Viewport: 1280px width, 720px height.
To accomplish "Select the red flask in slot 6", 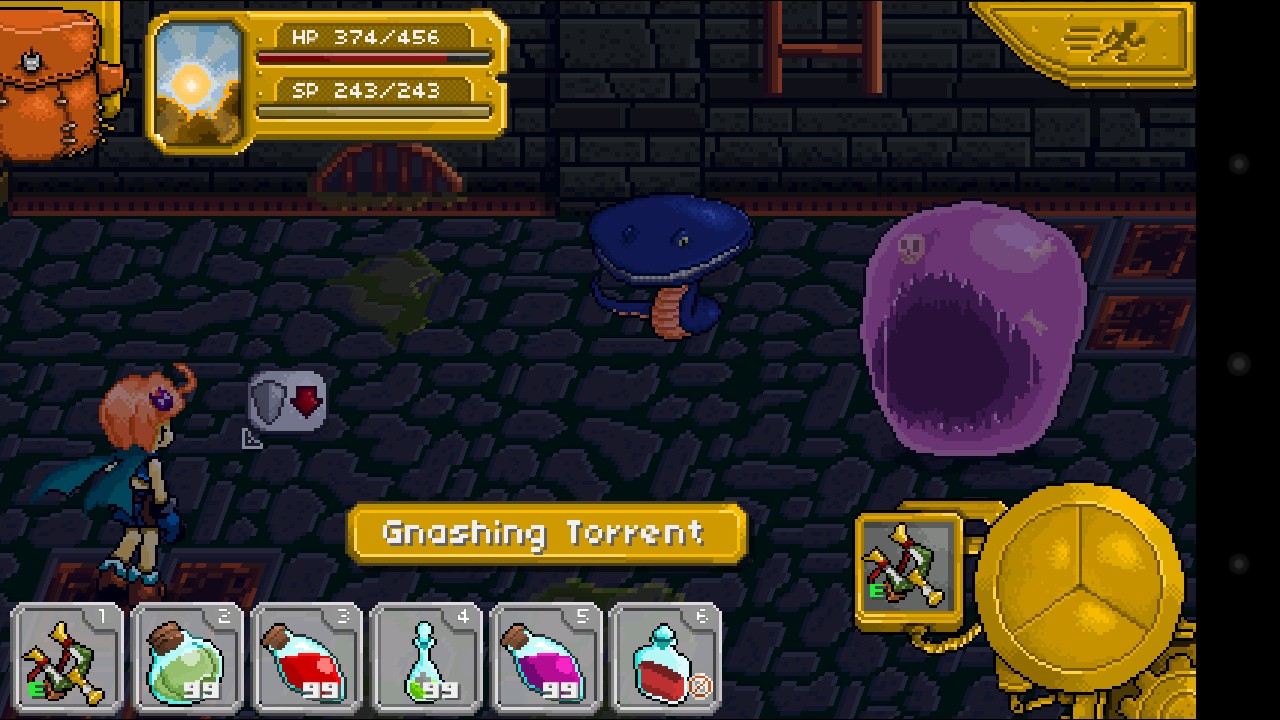I will coord(665,659).
